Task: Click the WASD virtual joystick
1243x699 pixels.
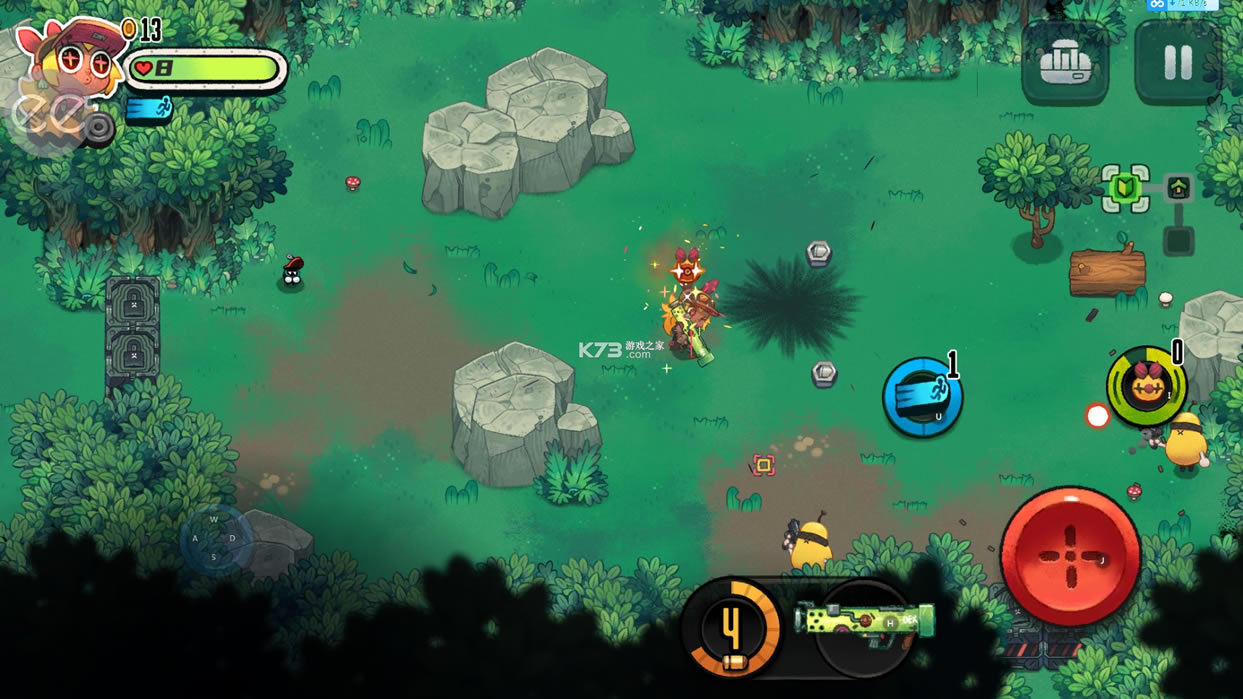Action: point(215,539)
